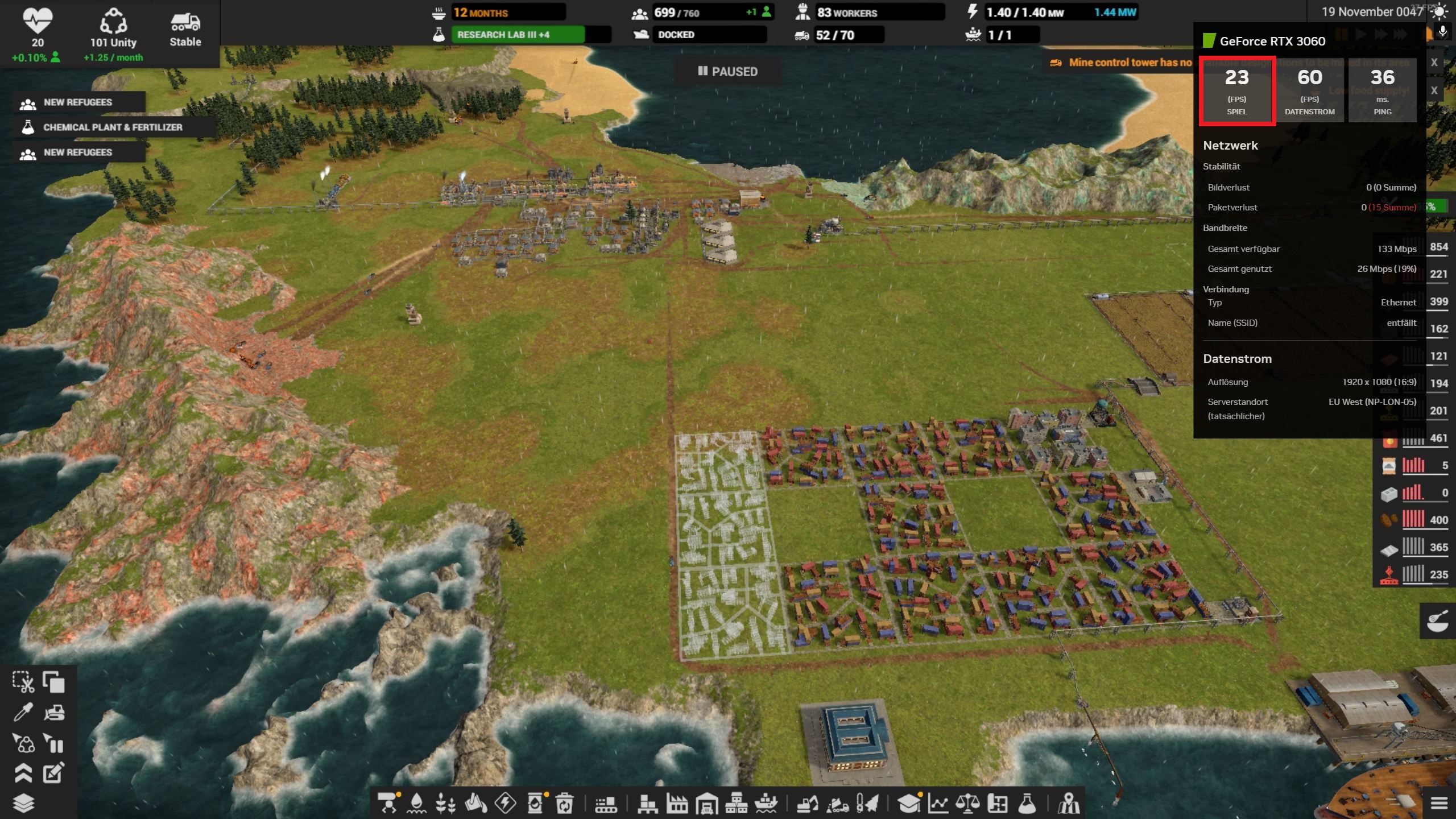The image size is (1456, 819).
Task: Unpause the game via PAUSED indicator
Action: [x=728, y=72]
